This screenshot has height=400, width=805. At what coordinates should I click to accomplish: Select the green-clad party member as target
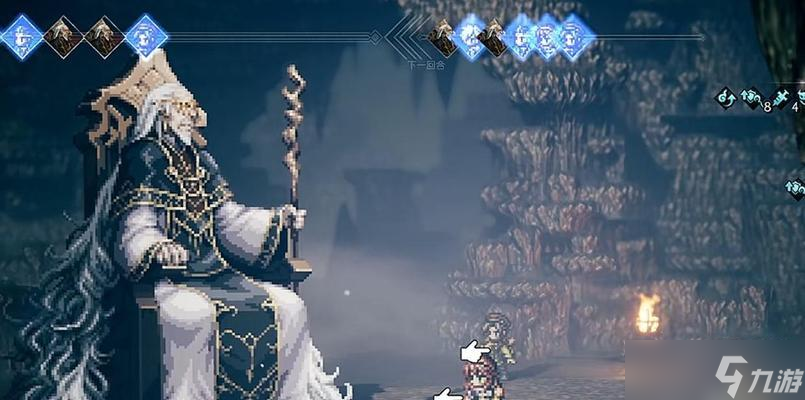point(496,340)
